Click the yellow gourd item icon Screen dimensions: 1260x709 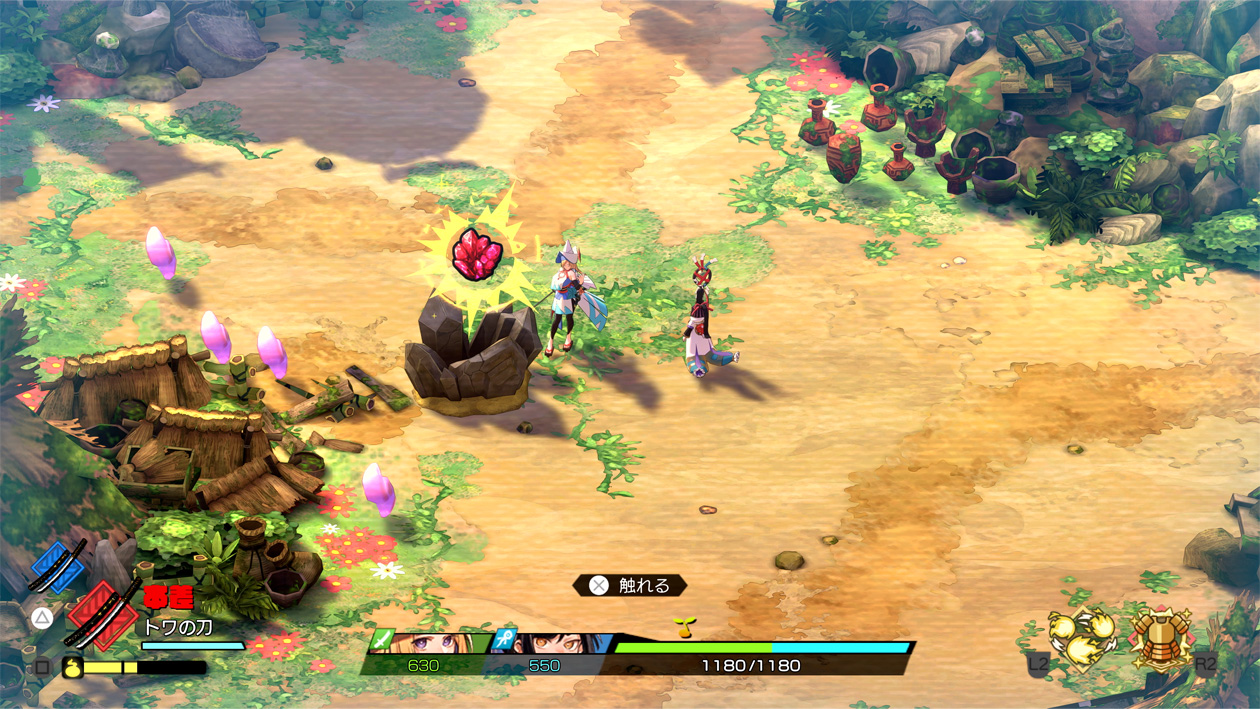click(73, 666)
